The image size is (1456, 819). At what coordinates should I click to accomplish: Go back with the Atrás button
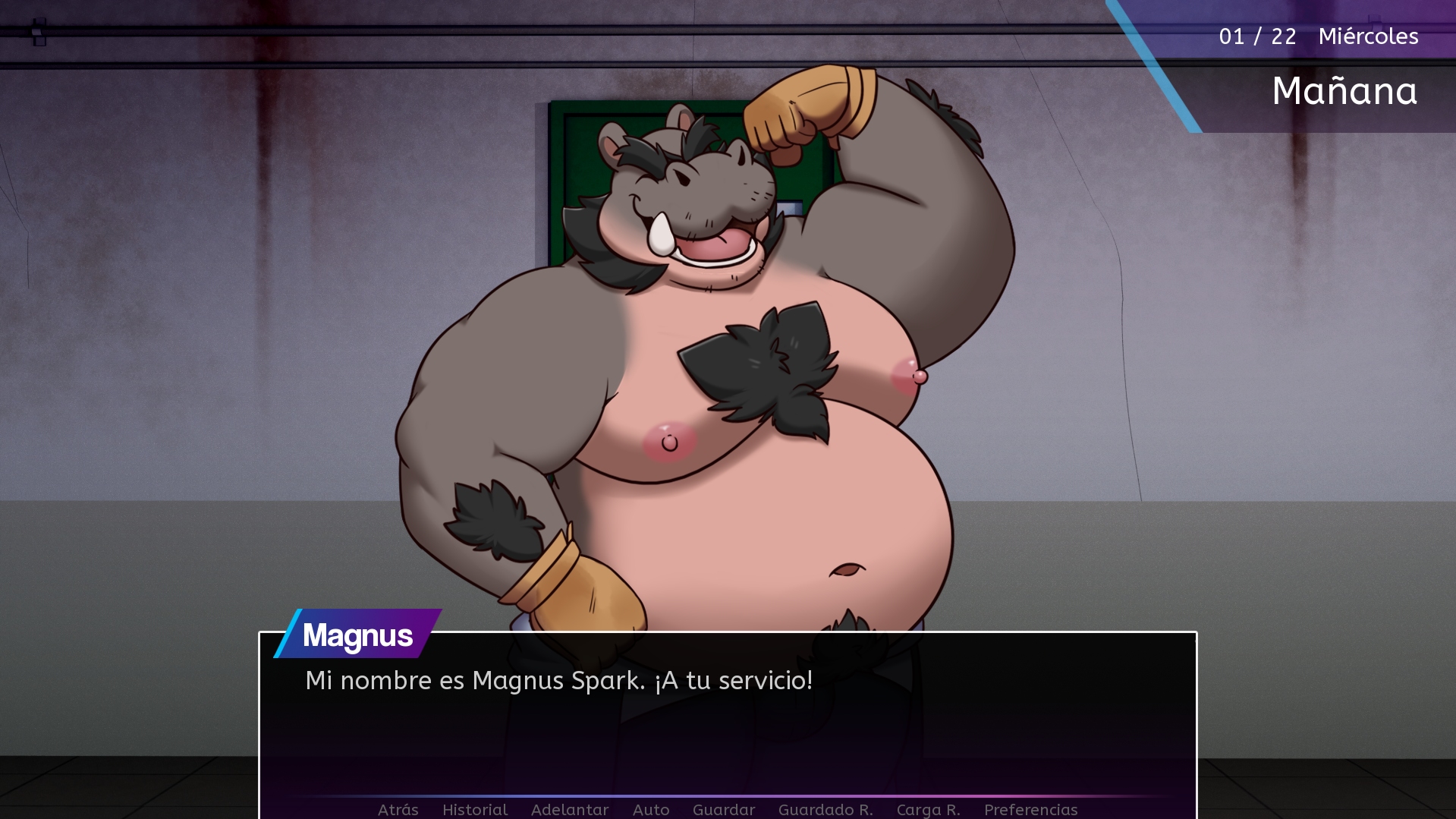click(x=398, y=809)
